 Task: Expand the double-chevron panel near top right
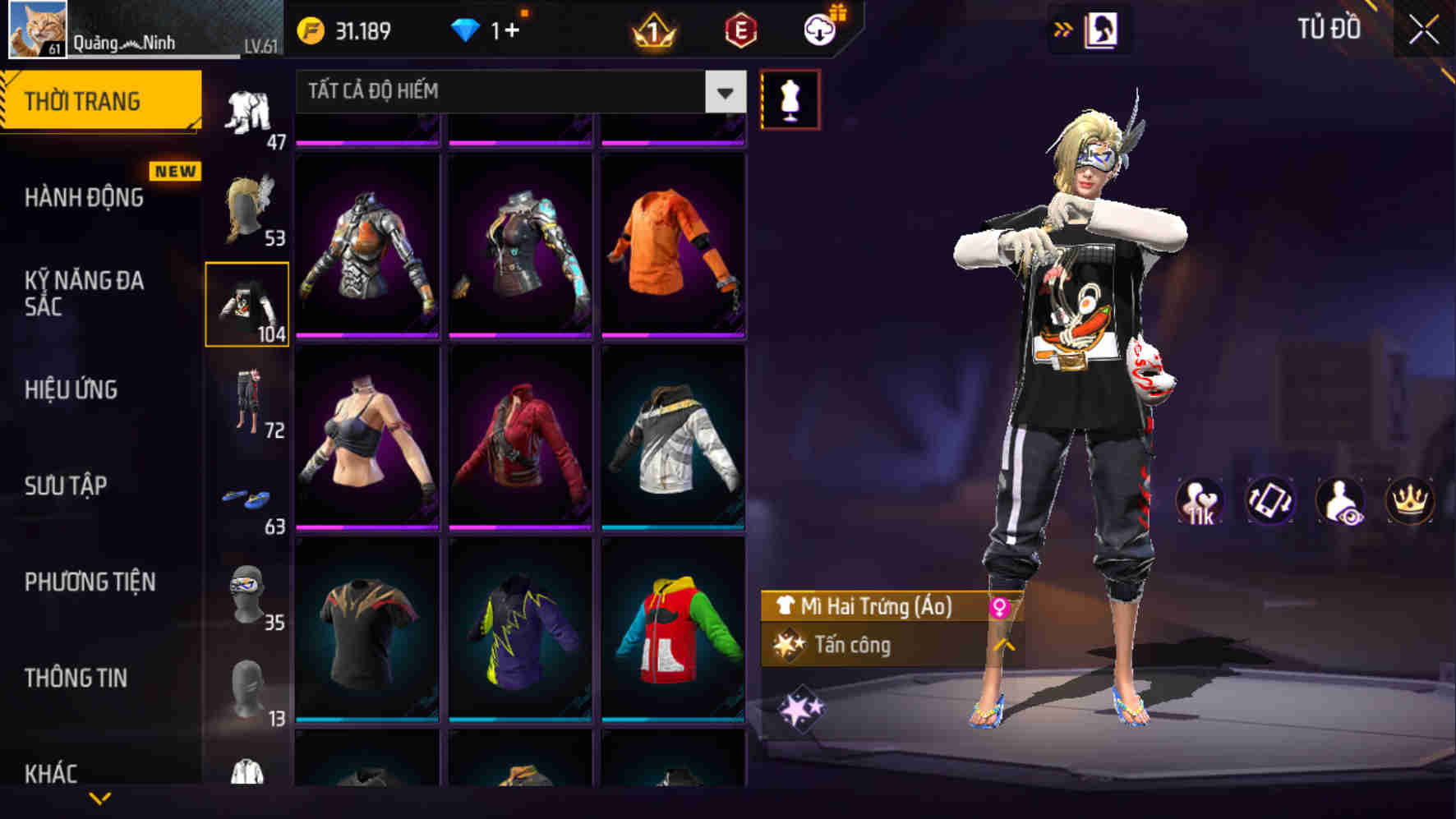tap(1063, 27)
